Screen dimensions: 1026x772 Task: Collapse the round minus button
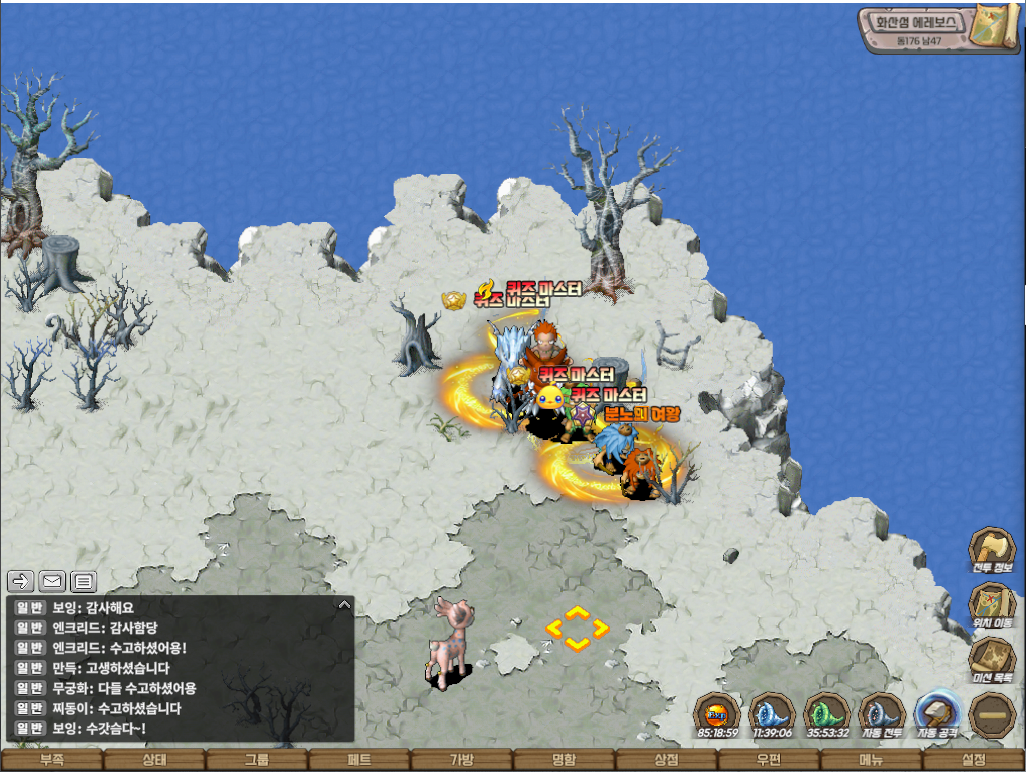(x=992, y=714)
